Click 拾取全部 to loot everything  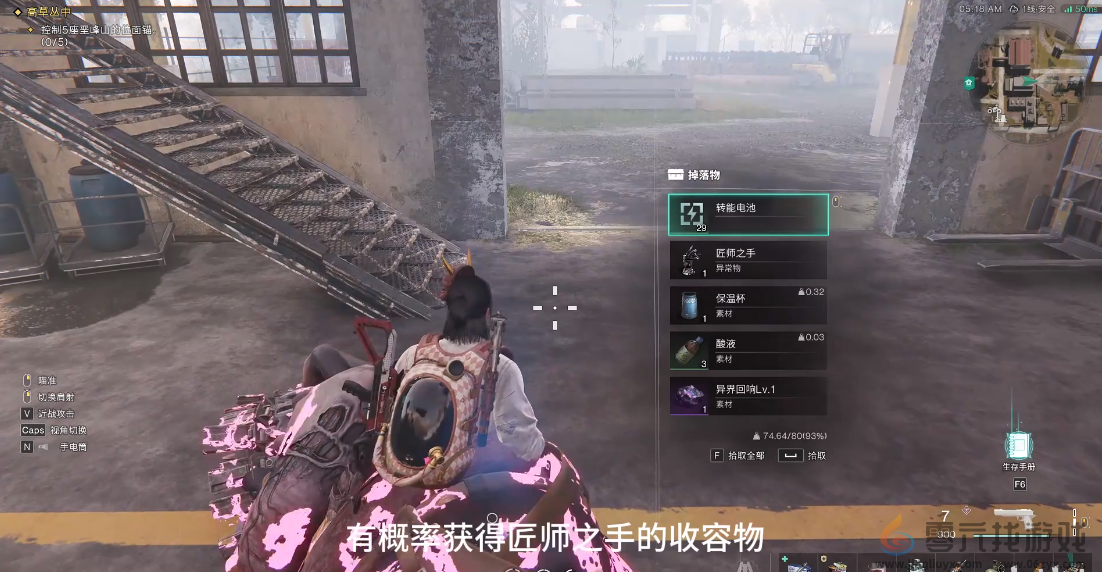tap(738, 455)
